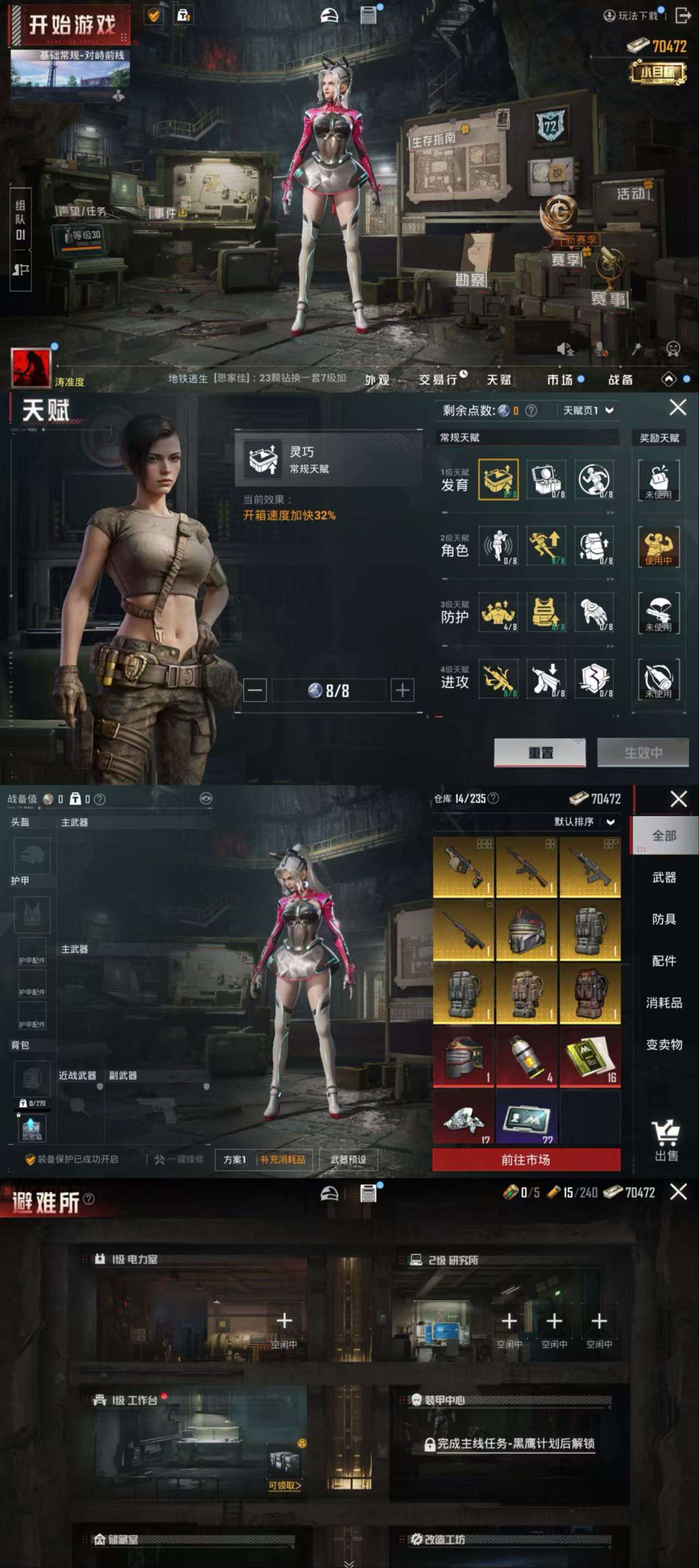Switch to the 武器 weapons category
The width and height of the screenshot is (699, 1568).
(x=663, y=877)
